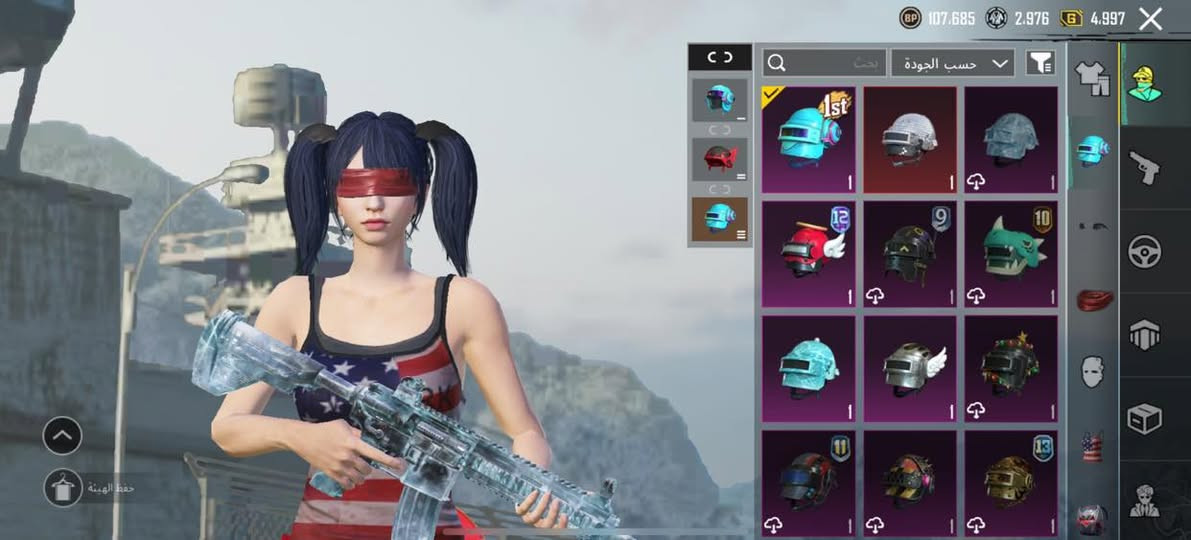The width and height of the screenshot is (1191, 540).
Task: Select the silver helmet with white wing
Action: click(x=910, y=368)
